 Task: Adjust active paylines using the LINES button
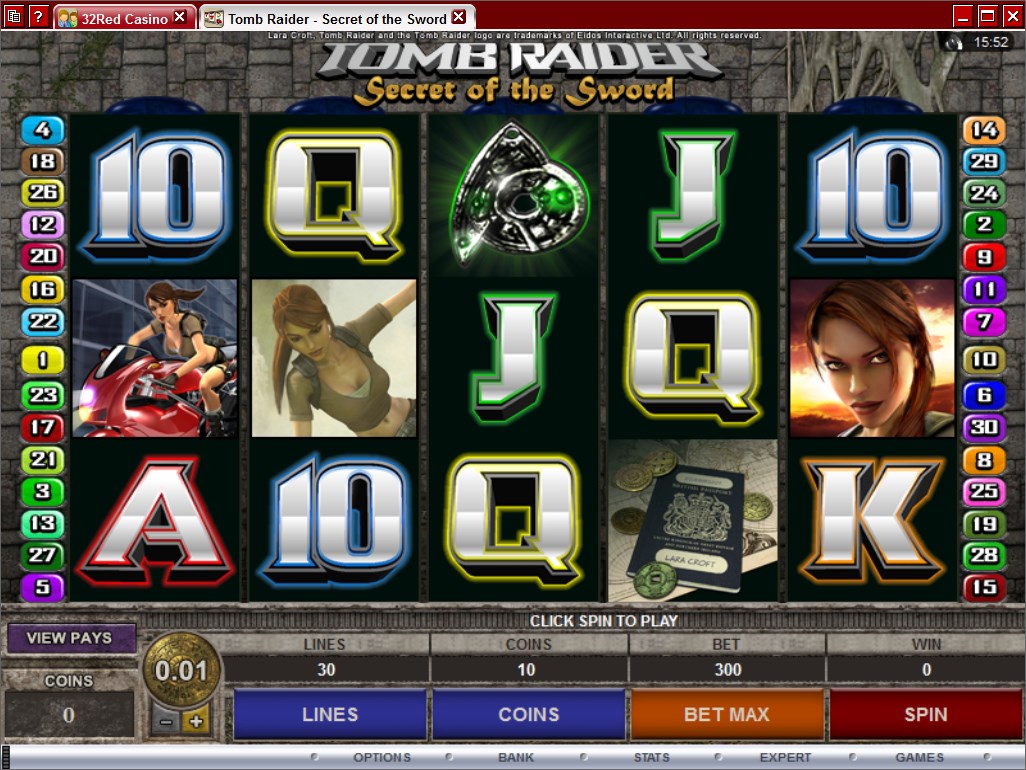pyautogui.click(x=330, y=714)
